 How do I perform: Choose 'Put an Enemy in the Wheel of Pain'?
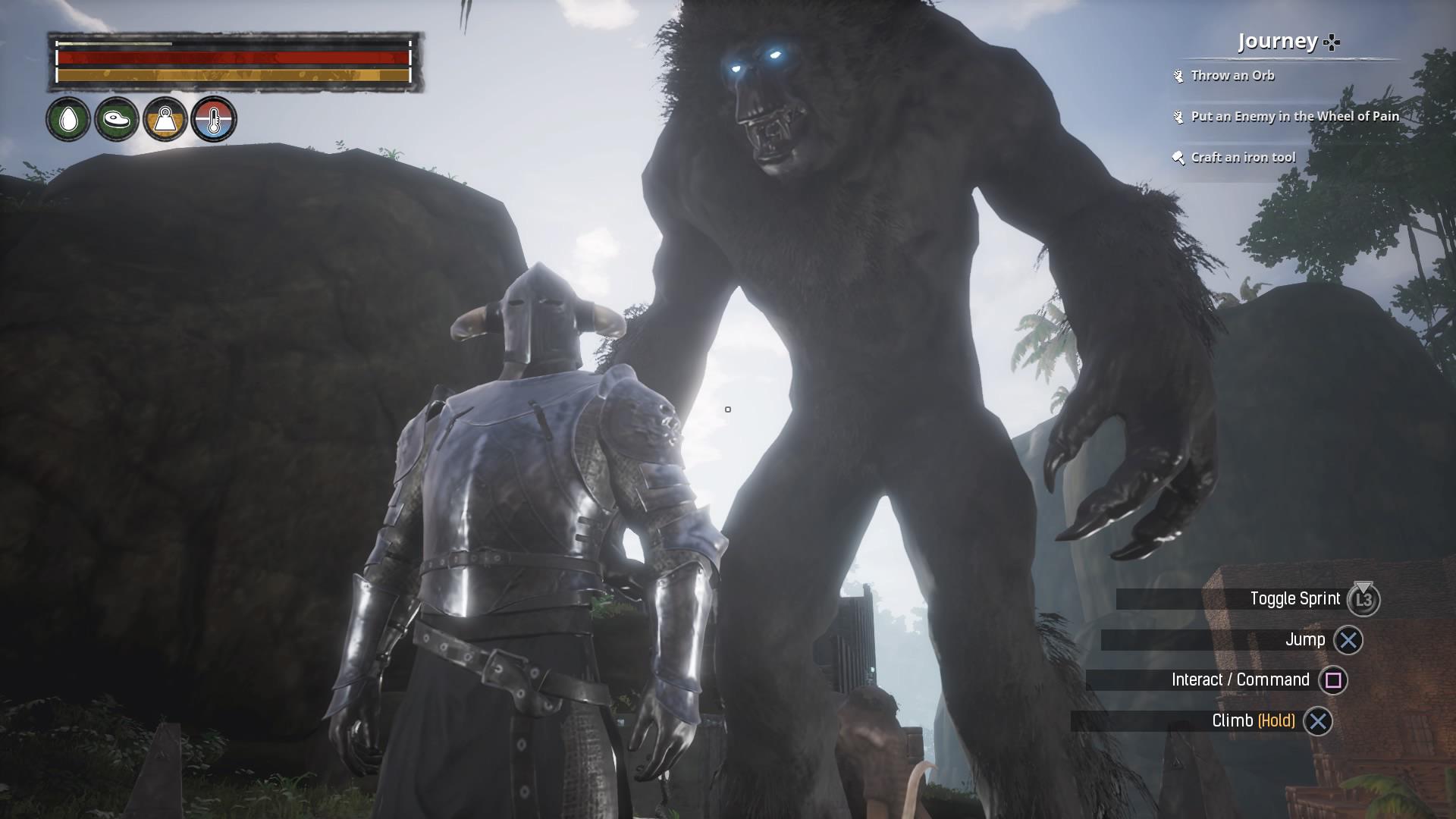click(1294, 117)
